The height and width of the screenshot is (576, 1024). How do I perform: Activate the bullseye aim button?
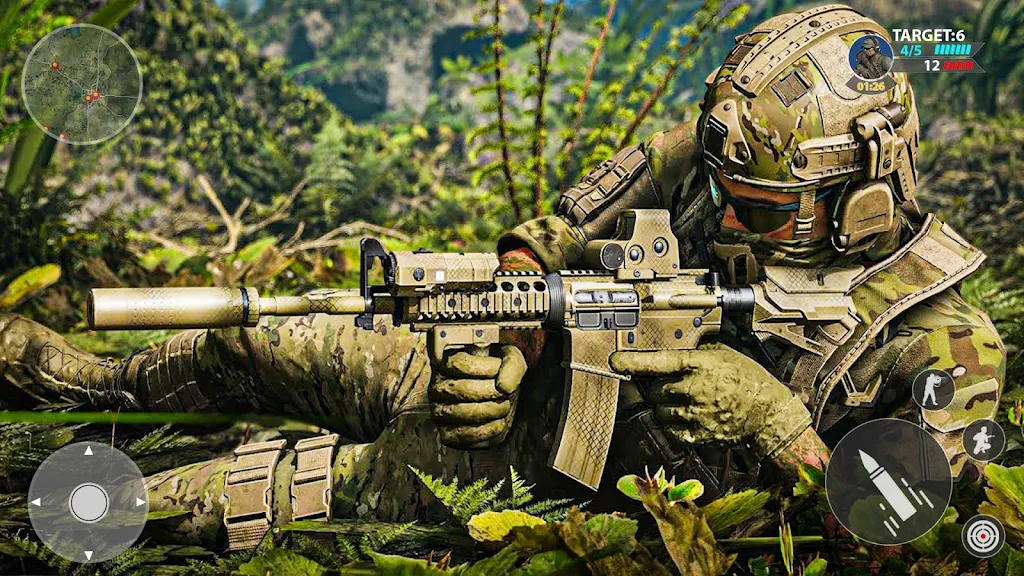click(983, 536)
